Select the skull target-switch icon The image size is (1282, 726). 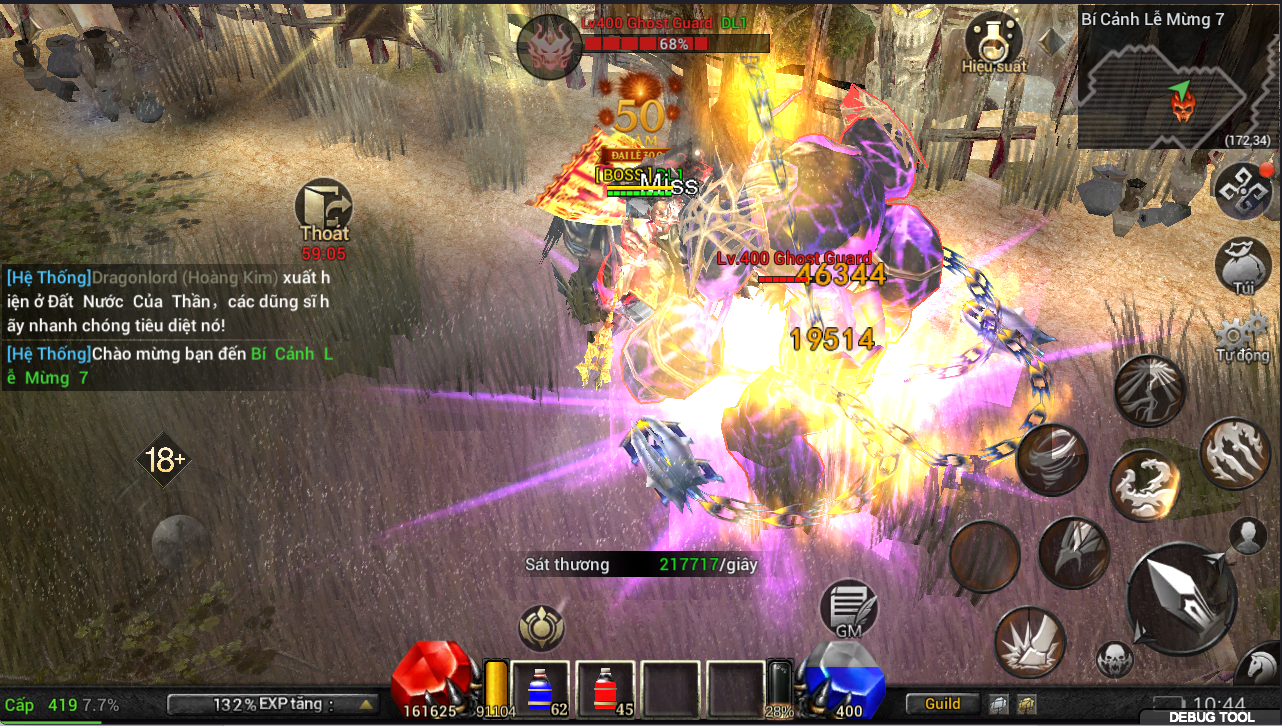click(1115, 660)
